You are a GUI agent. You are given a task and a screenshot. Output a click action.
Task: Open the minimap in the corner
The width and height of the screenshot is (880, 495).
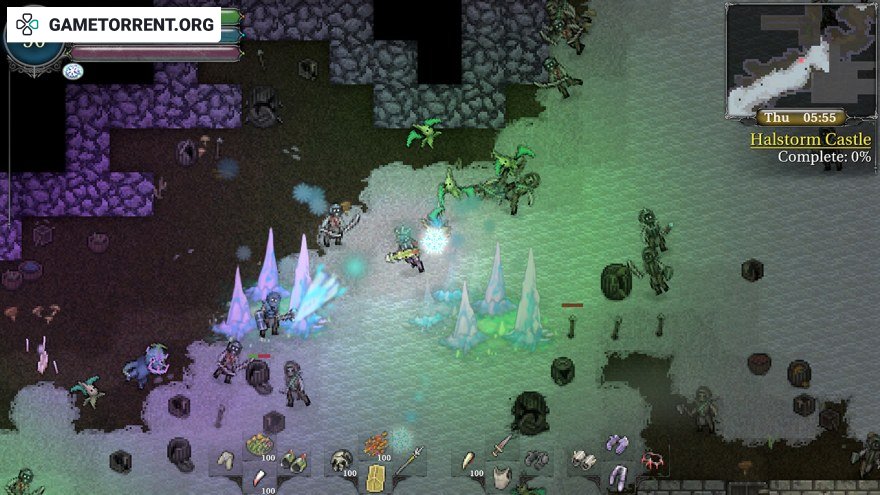point(799,57)
